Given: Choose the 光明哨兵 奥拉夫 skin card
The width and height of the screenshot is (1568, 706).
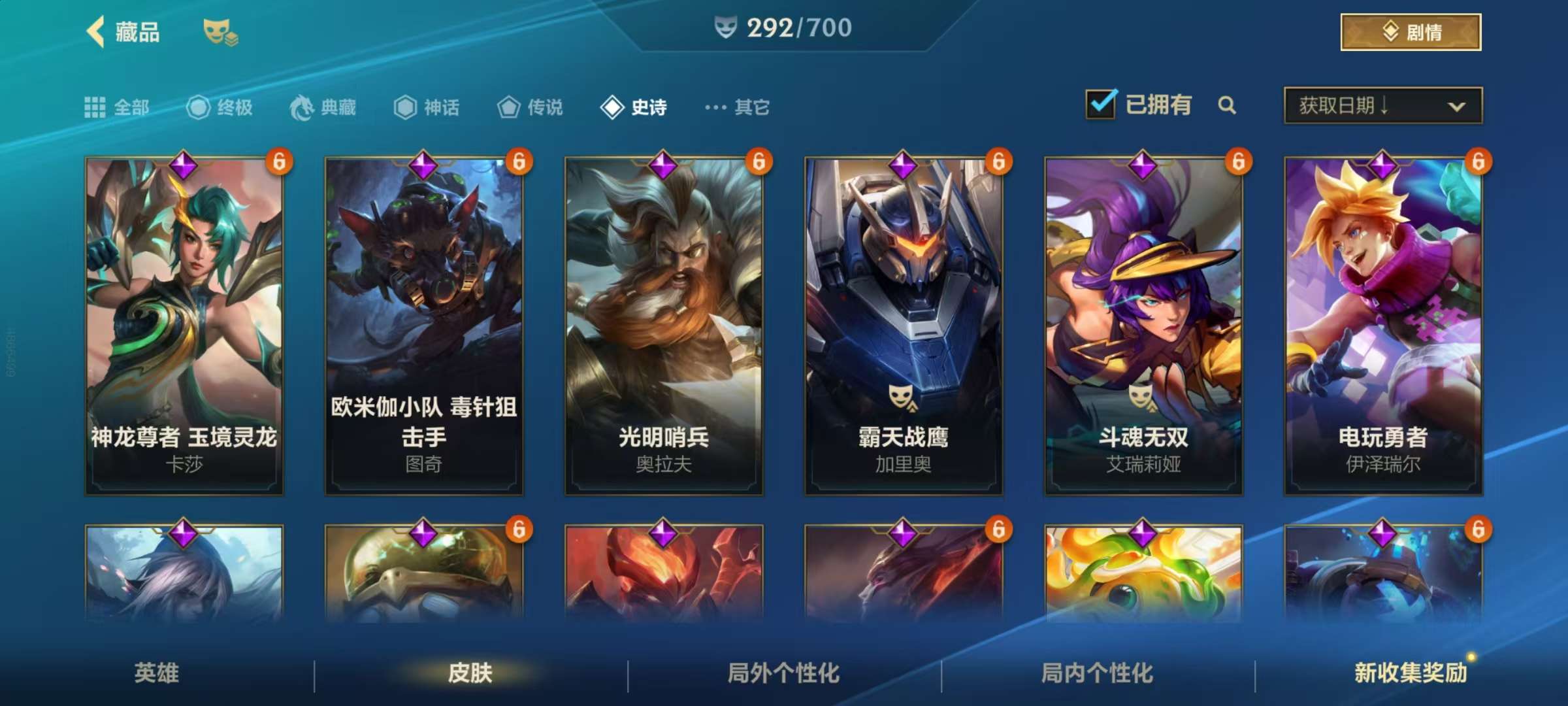Looking at the screenshot, I should [664, 326].
